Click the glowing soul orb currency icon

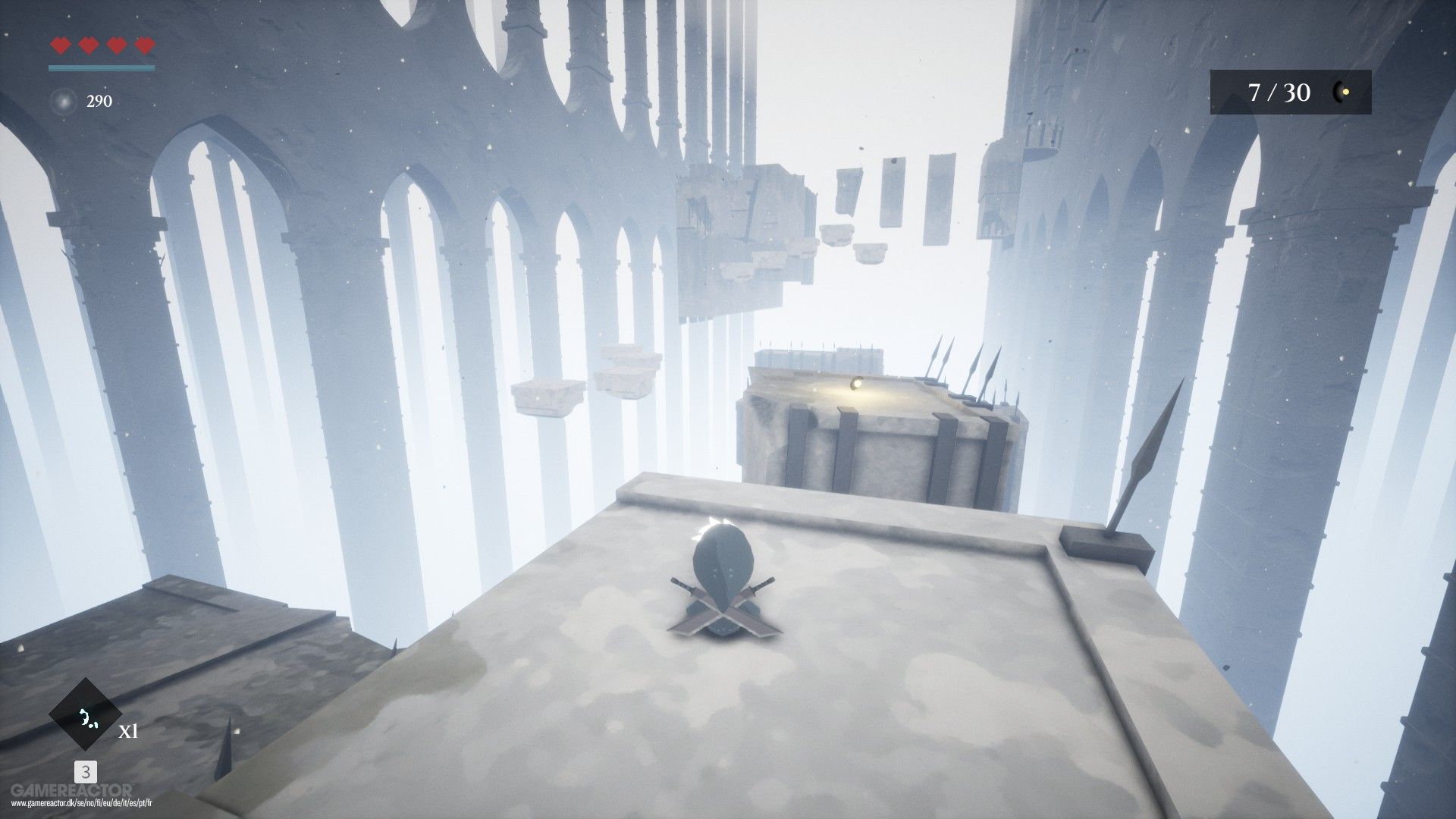pos(62,101)
